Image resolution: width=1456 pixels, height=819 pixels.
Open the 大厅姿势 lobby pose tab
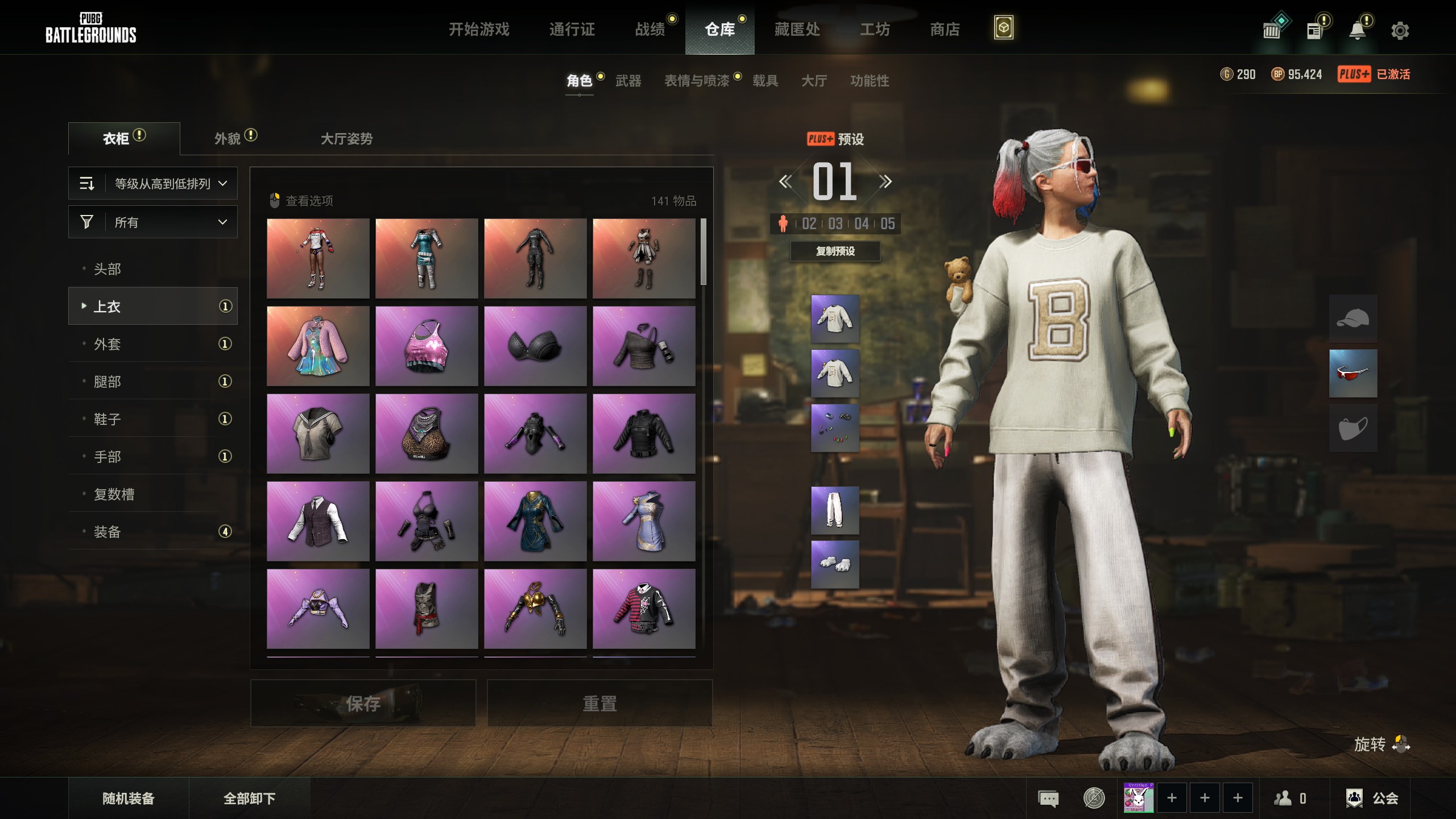346,139
